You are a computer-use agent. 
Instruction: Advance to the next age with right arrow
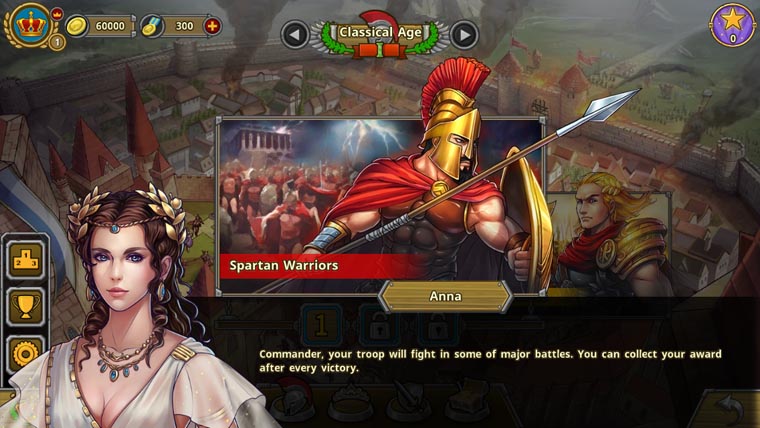(x=464, y=35)
